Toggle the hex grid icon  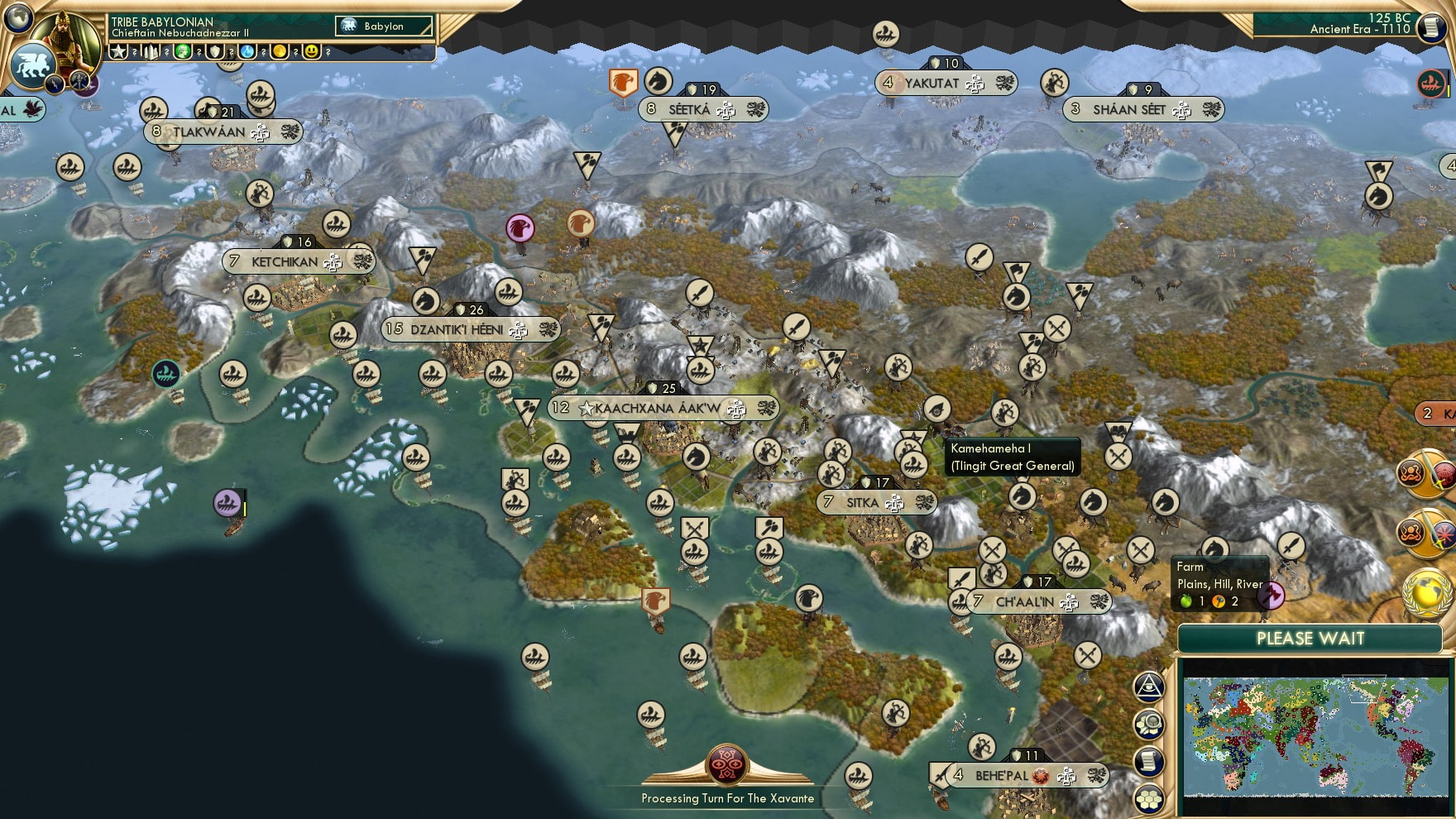click(x=1149, y=798)
